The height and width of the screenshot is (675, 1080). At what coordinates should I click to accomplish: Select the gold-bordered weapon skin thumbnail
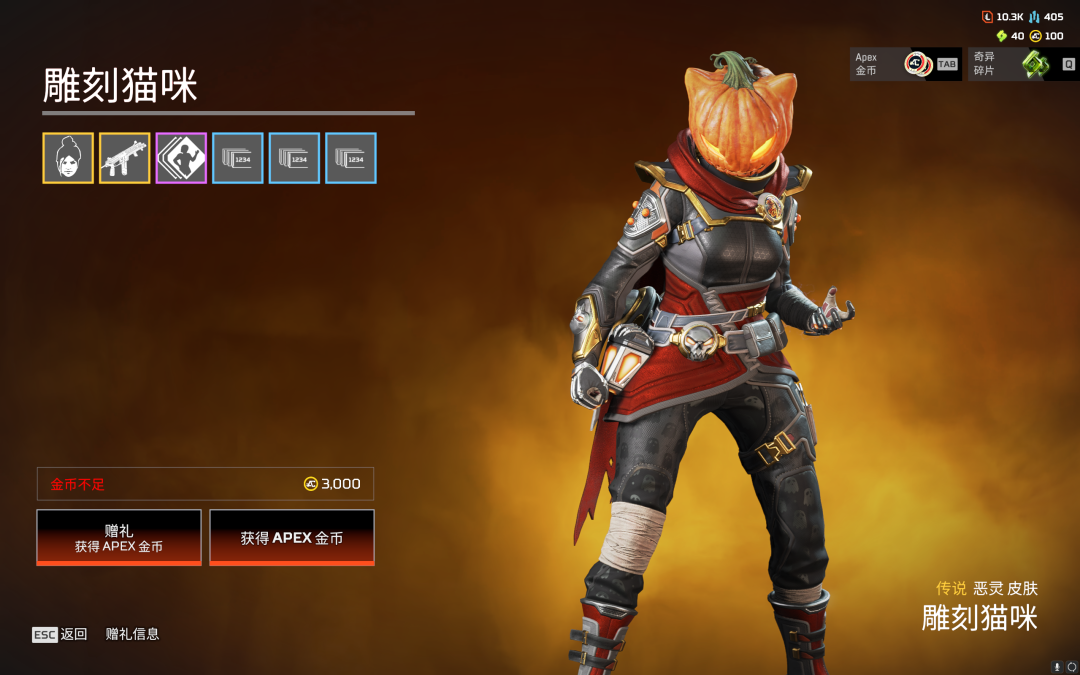(x=125, y=158)
